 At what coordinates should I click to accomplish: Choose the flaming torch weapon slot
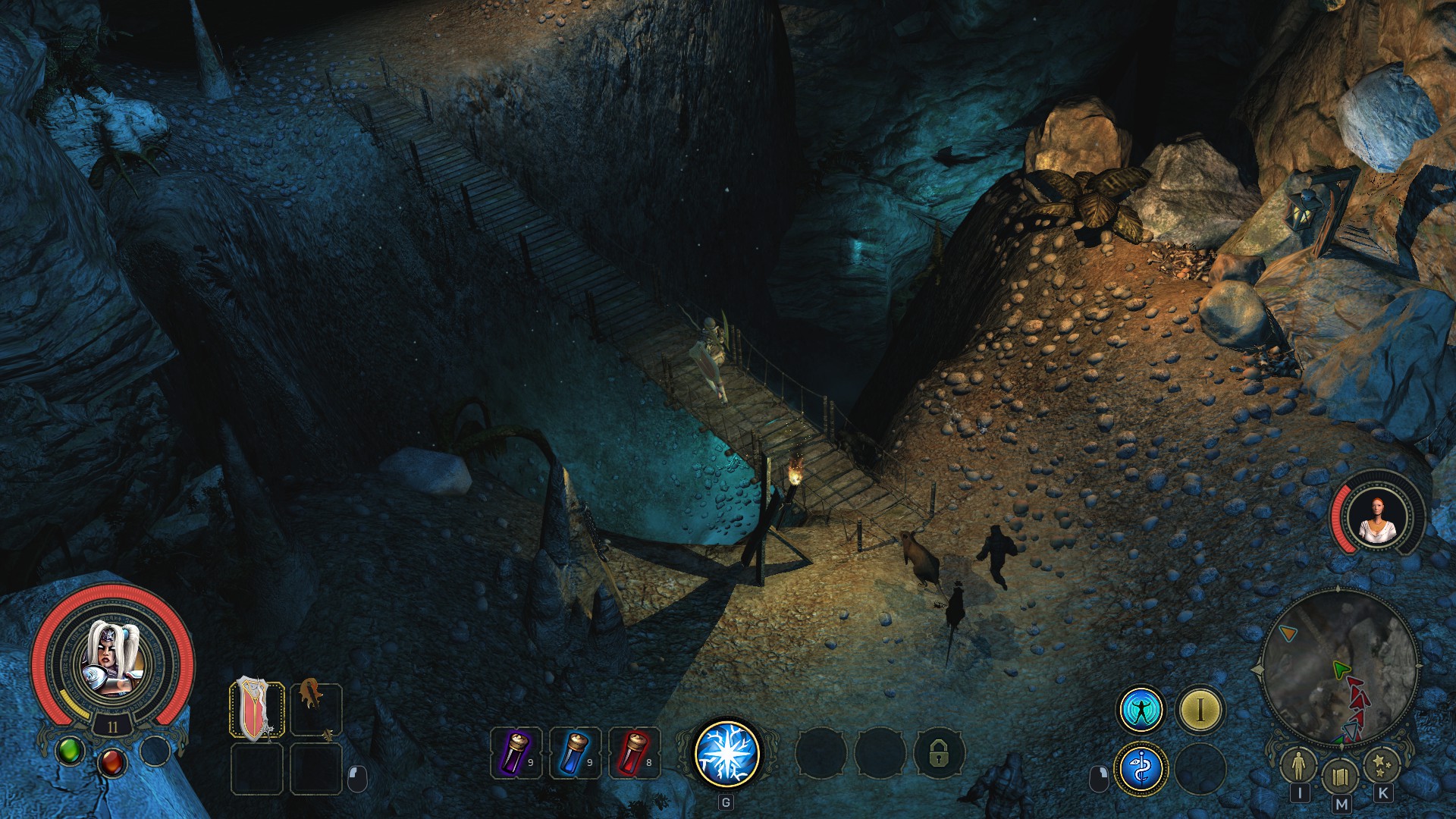pyautogui.click(x=315, y=710)
